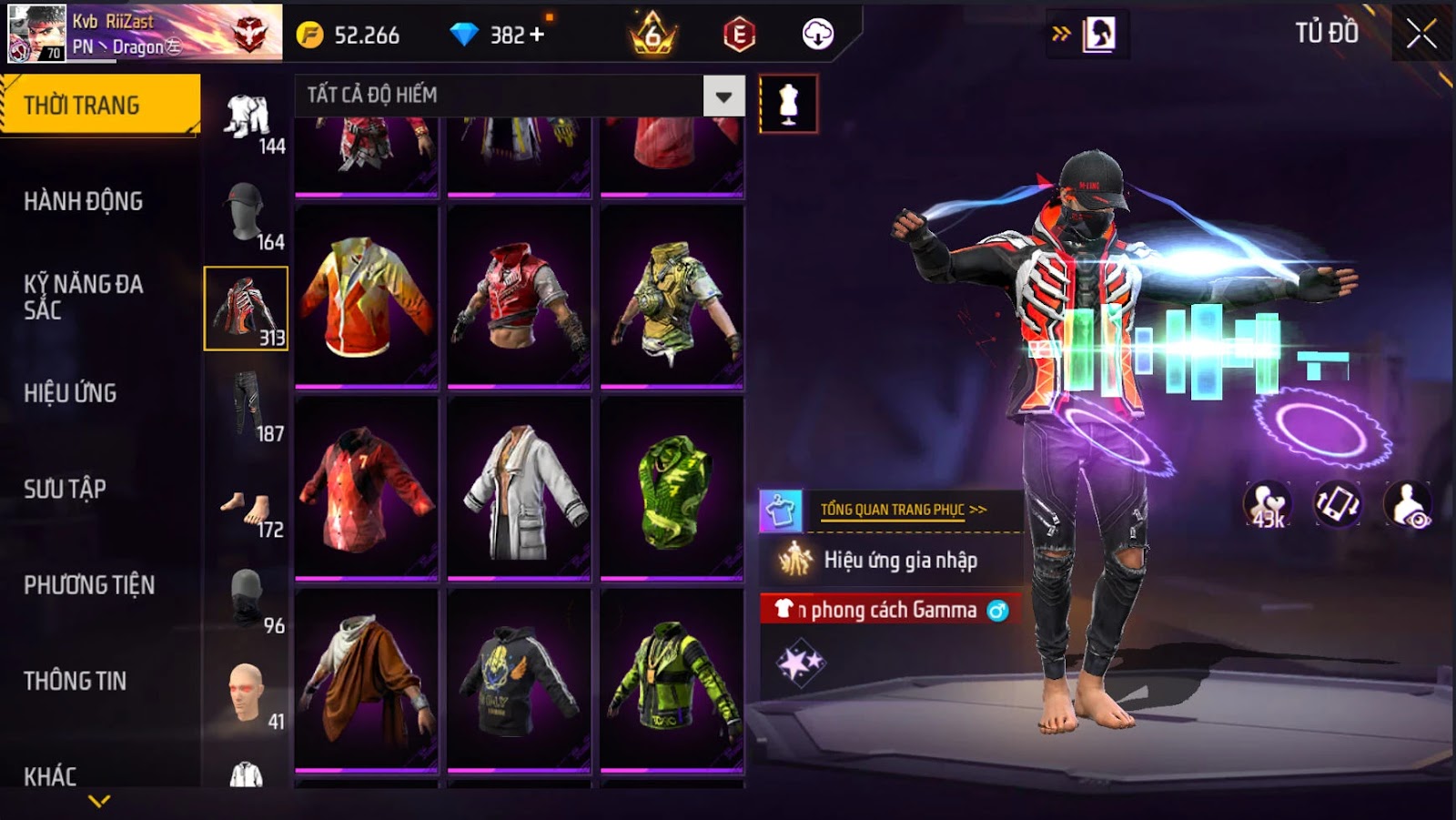Close the wardrobe screen
The width and height of the screenshot is (1456, 820).
(1421, 35)
